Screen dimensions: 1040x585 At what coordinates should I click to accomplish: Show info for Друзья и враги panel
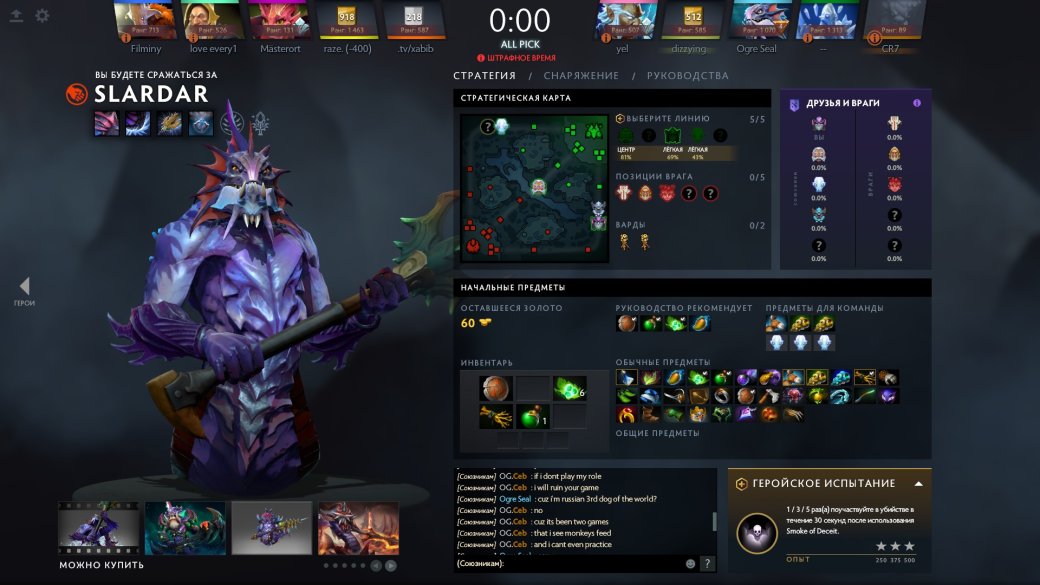[x=917, y=103]
